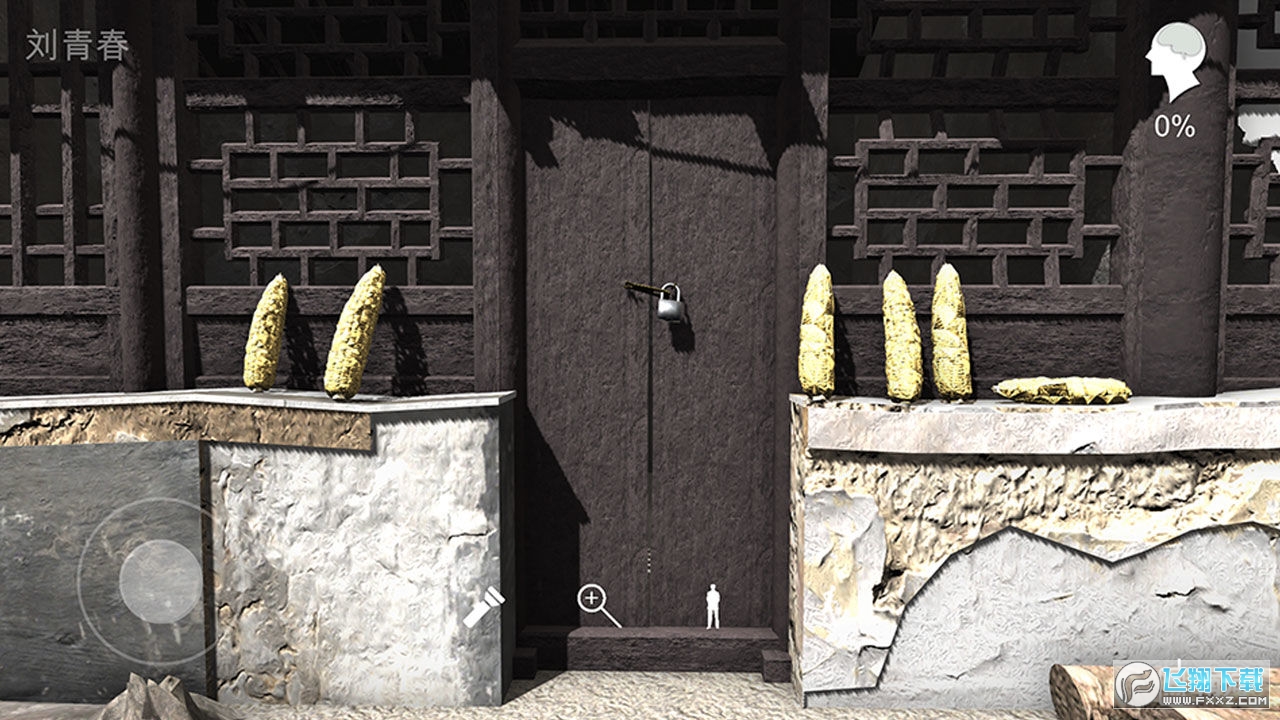Select the white standing figure icon
The image size is (1280, 720).
713,607
